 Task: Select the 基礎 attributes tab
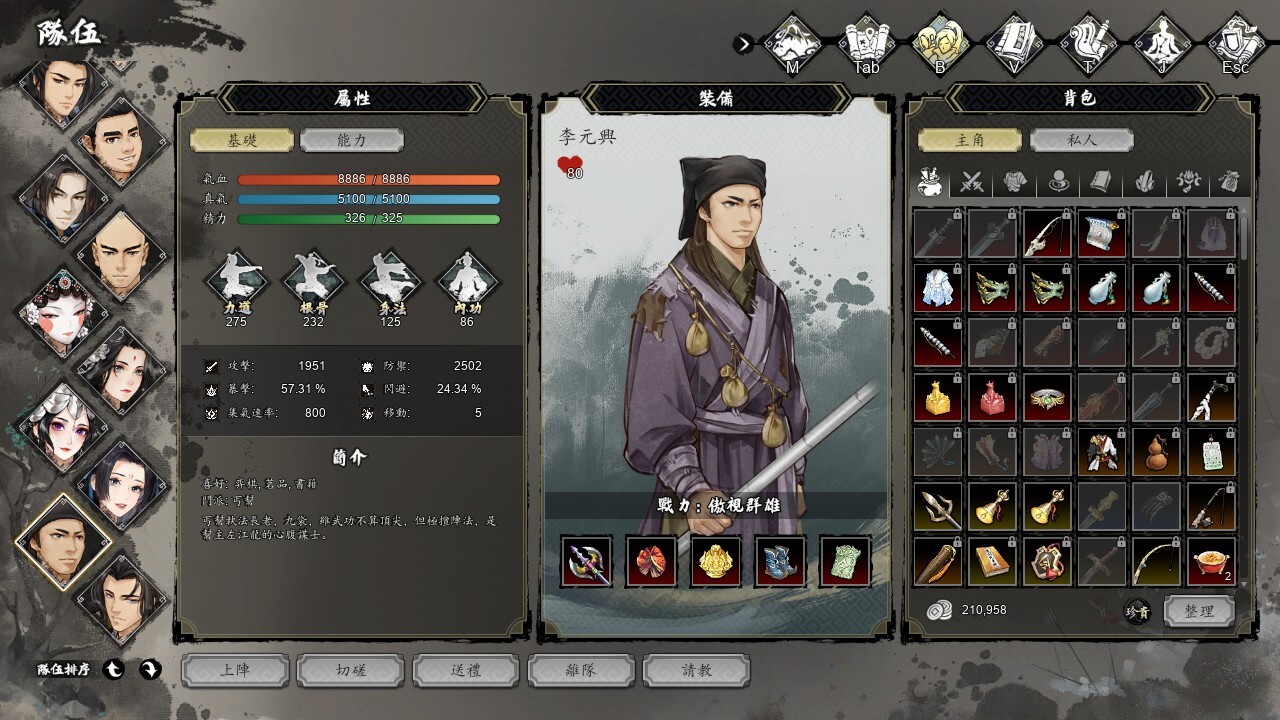242,141
